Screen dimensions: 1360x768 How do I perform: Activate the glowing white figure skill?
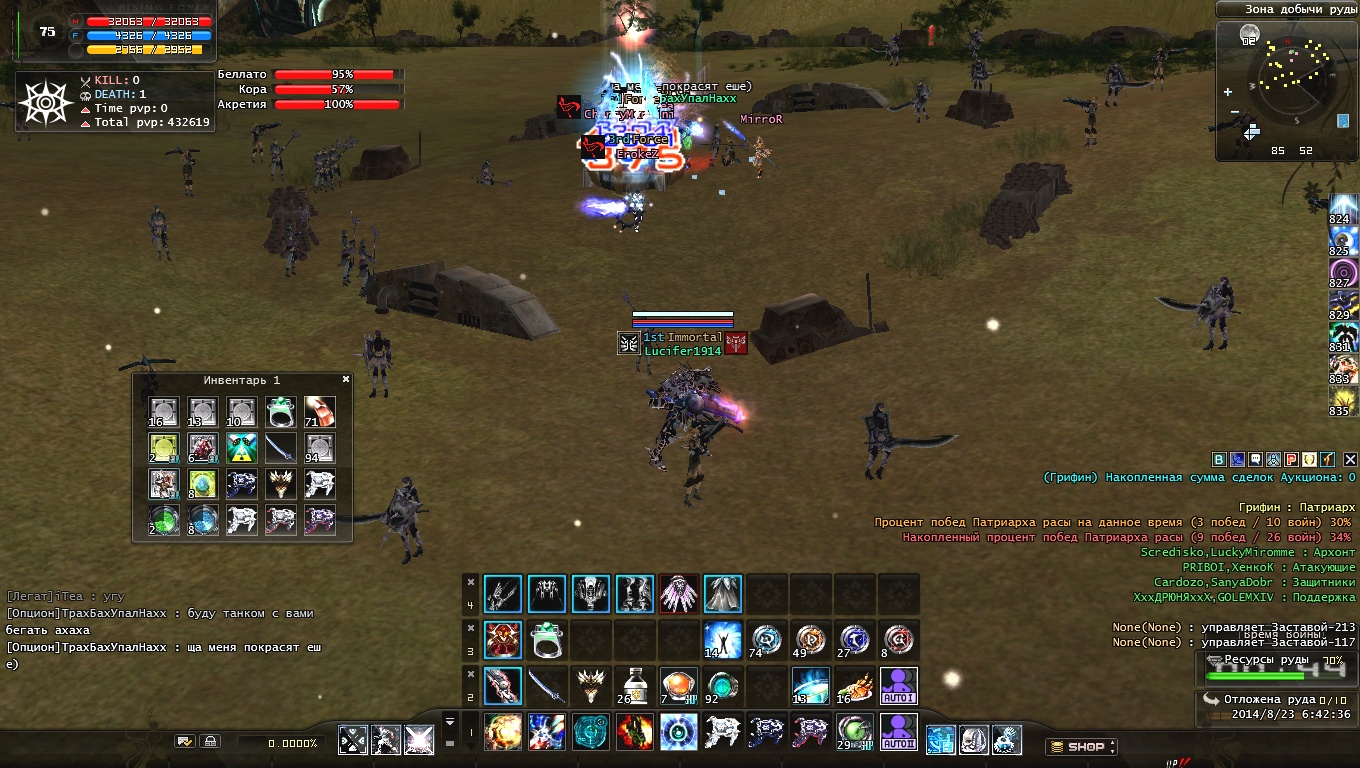(722, 638)
